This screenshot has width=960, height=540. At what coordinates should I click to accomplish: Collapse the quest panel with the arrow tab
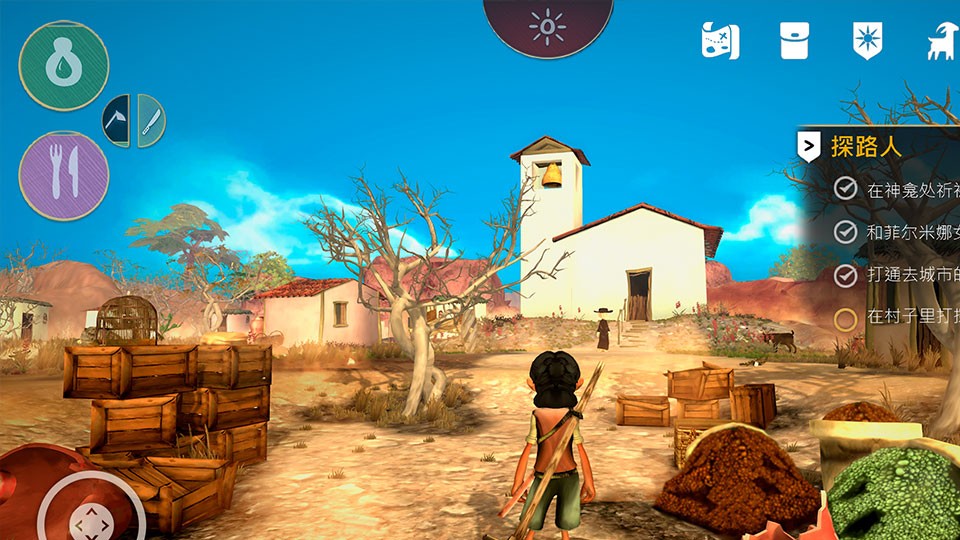pyautogui.click(x=808, y=147)
